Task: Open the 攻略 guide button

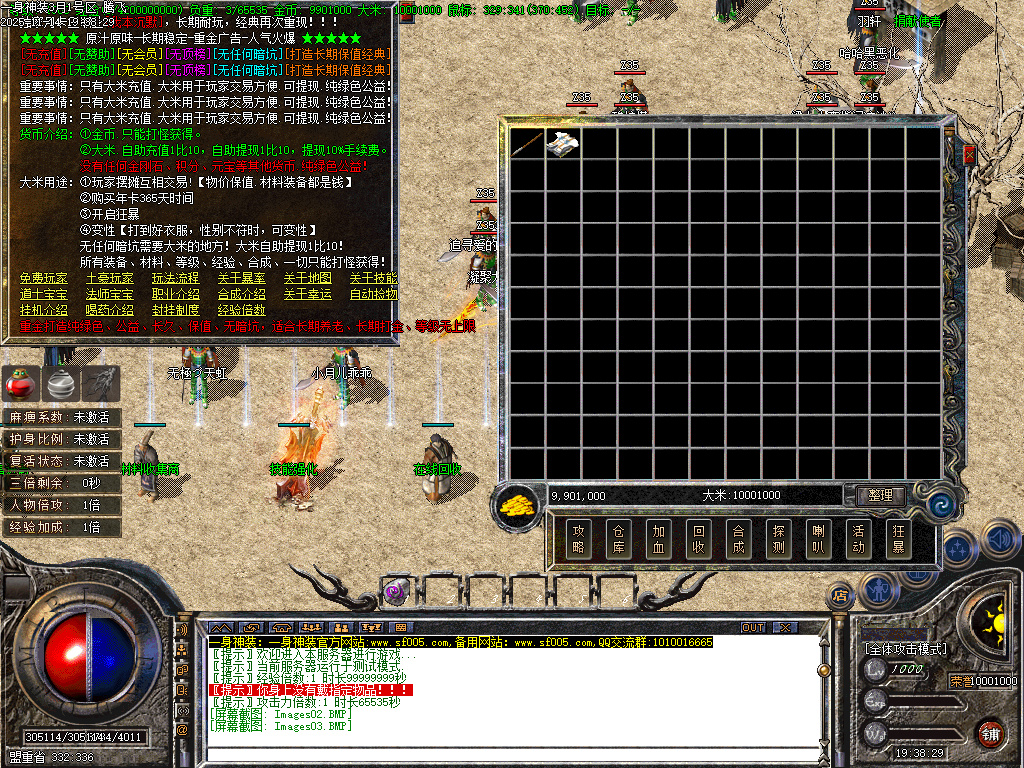Action: click(x=577, y=540)
